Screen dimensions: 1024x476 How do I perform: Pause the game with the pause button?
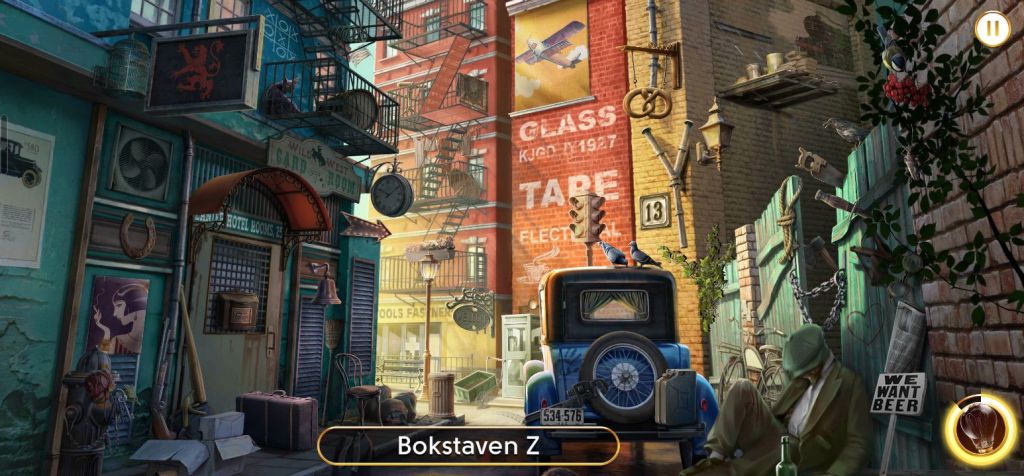[991, 28]
